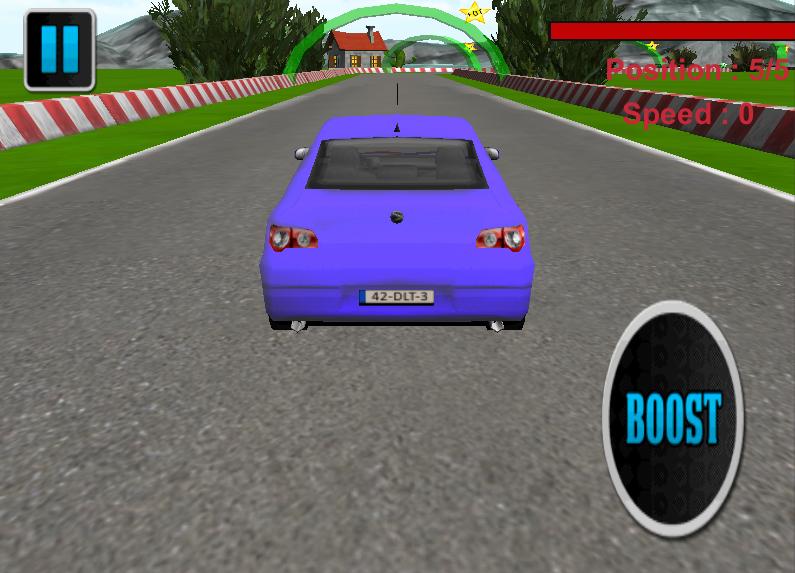This screenshot has height=573, width=795.
Task: Activate the BOOST button
Action: click(673, 418)
